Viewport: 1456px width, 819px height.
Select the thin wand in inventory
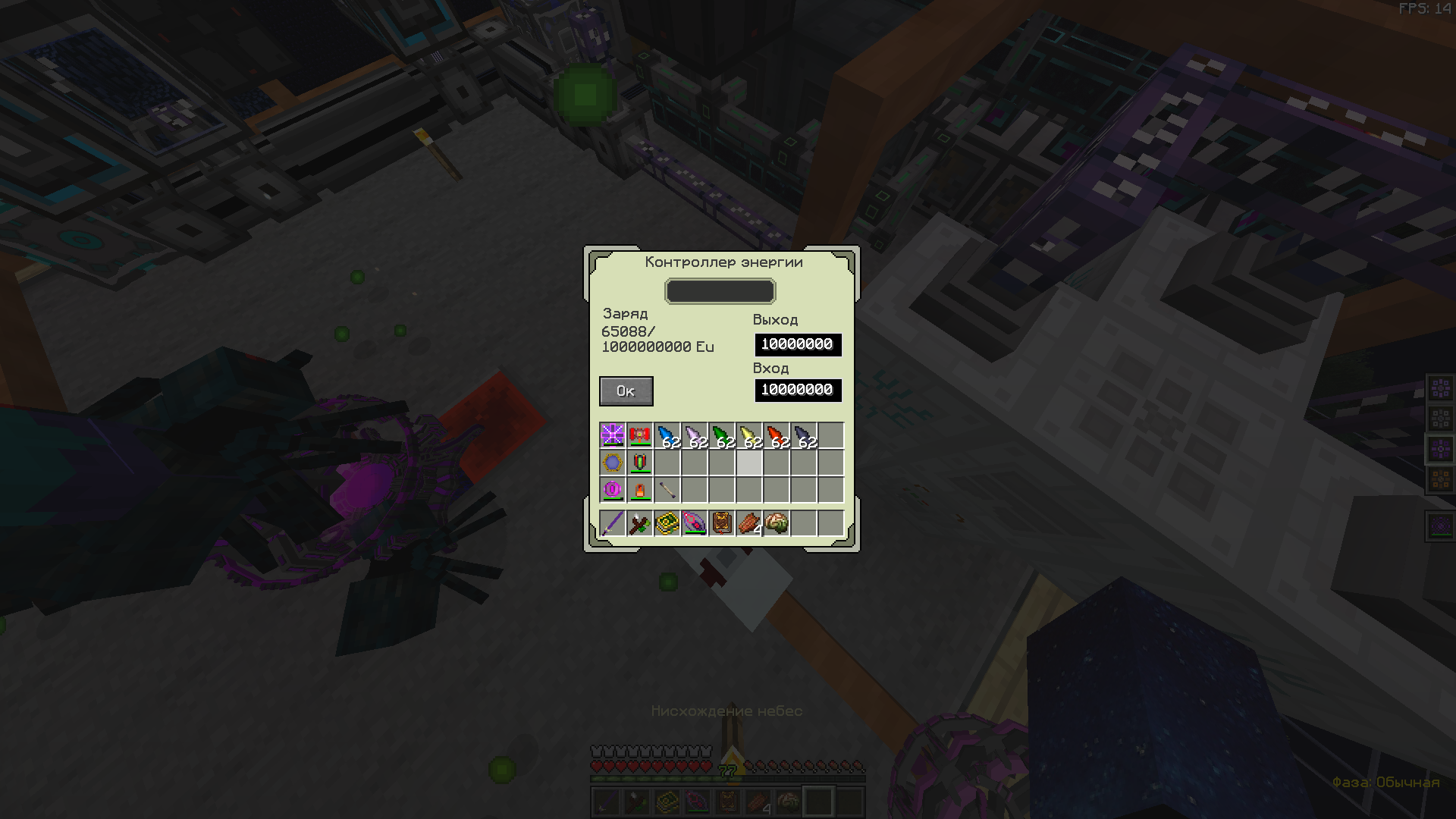(x=667, y=490)
